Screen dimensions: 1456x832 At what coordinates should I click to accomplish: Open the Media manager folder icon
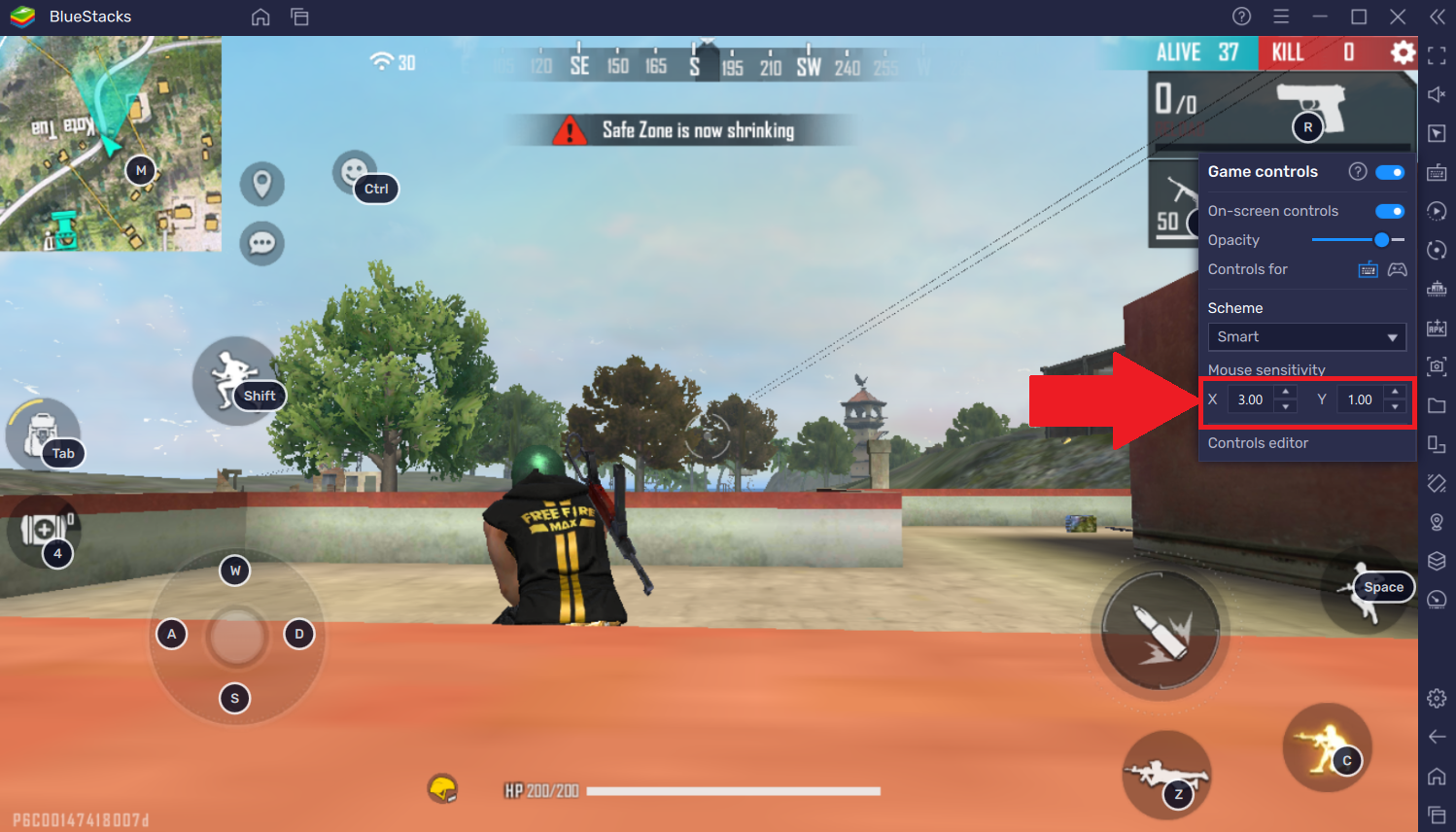point(1438,404)
